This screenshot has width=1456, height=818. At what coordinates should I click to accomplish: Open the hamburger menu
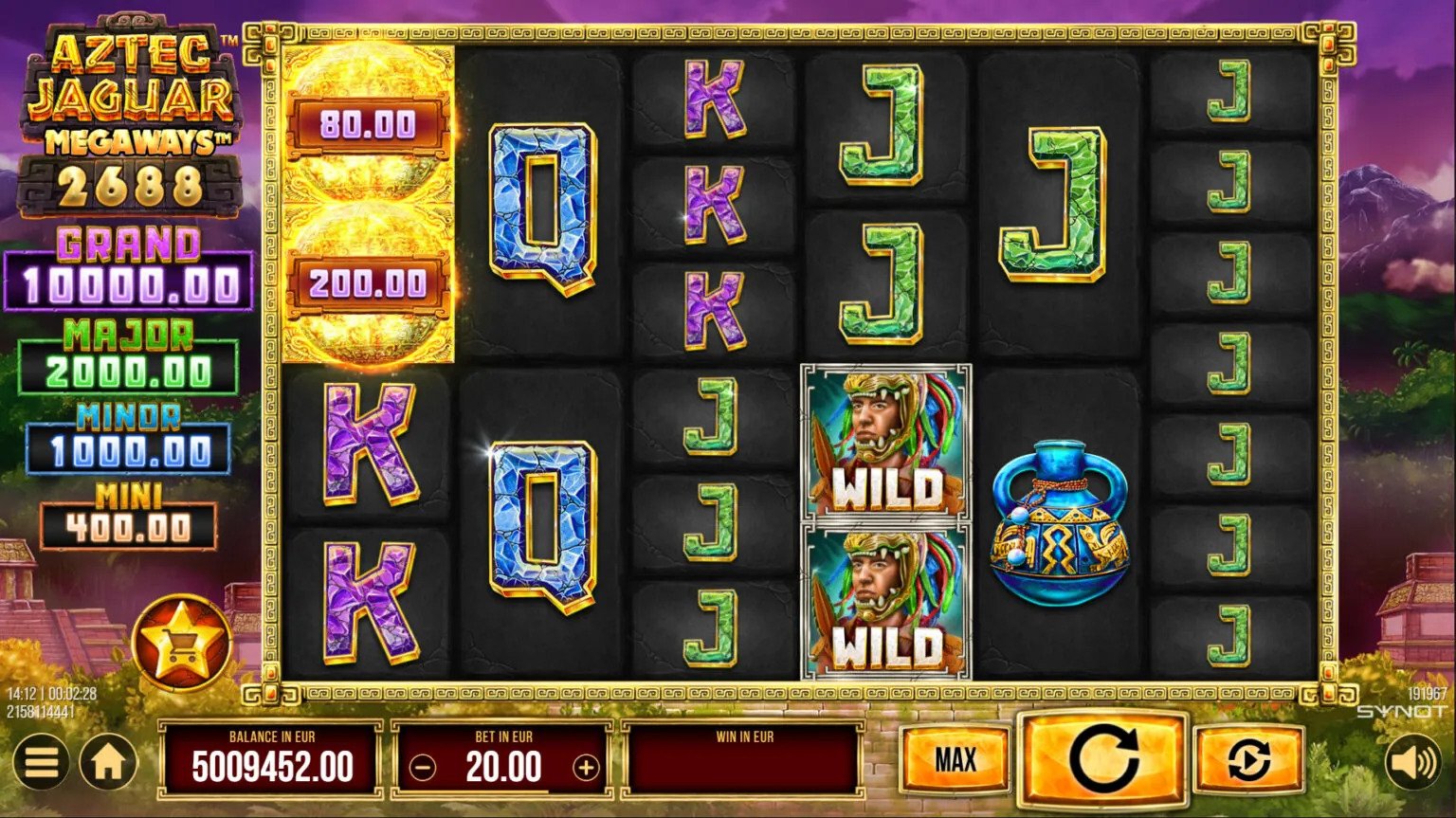[x=41, y=763]
